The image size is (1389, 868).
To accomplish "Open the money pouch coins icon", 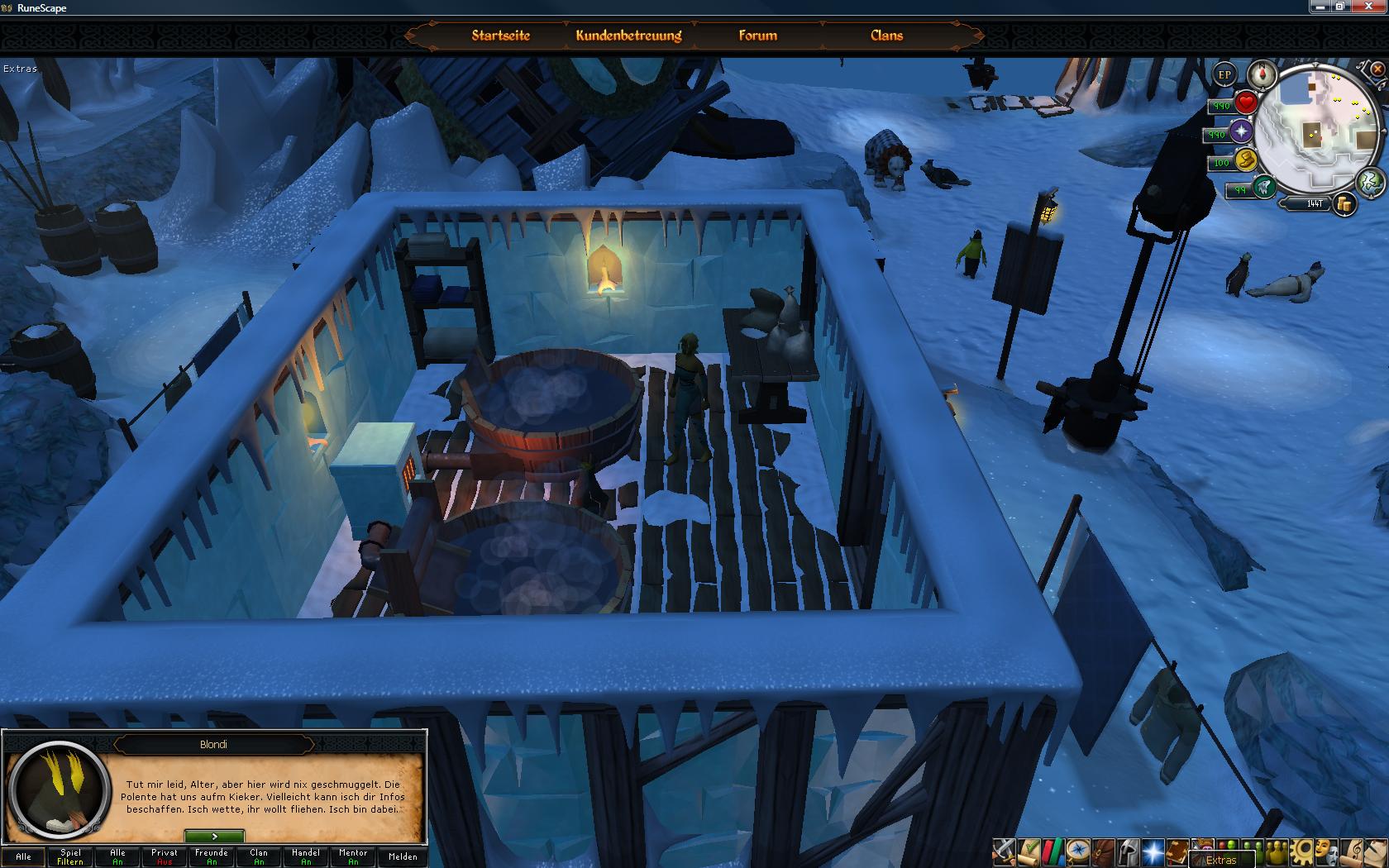I will (1344, 204).
